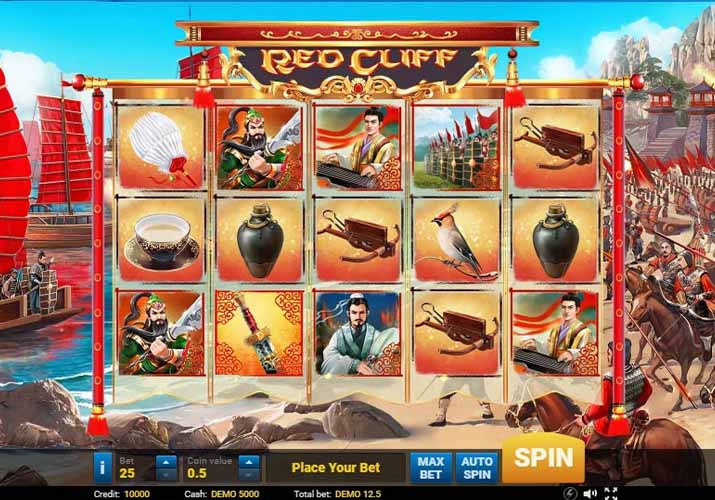The image size is (715, 500).
Task: Increase the Bet amount
Action: click(x=166, y=461)
